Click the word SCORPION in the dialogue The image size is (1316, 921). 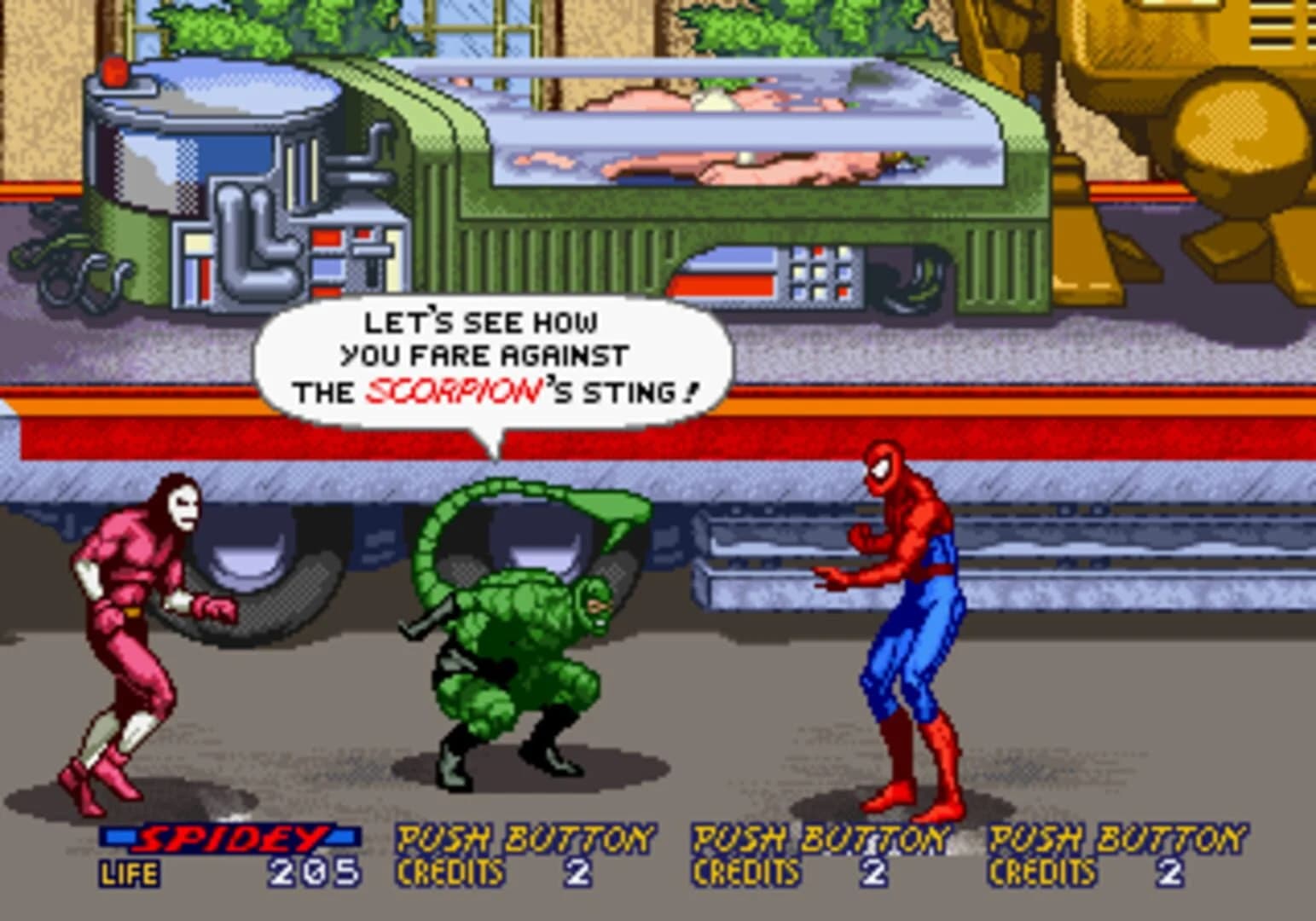tap(450, 391)
